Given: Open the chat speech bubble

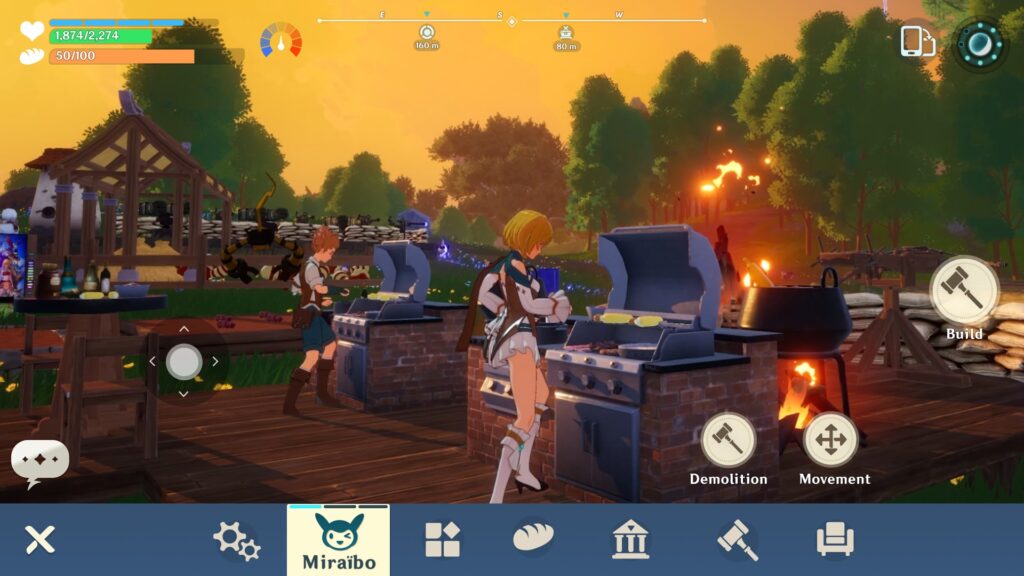Looking at the screenshot, I should pos(40,461).
